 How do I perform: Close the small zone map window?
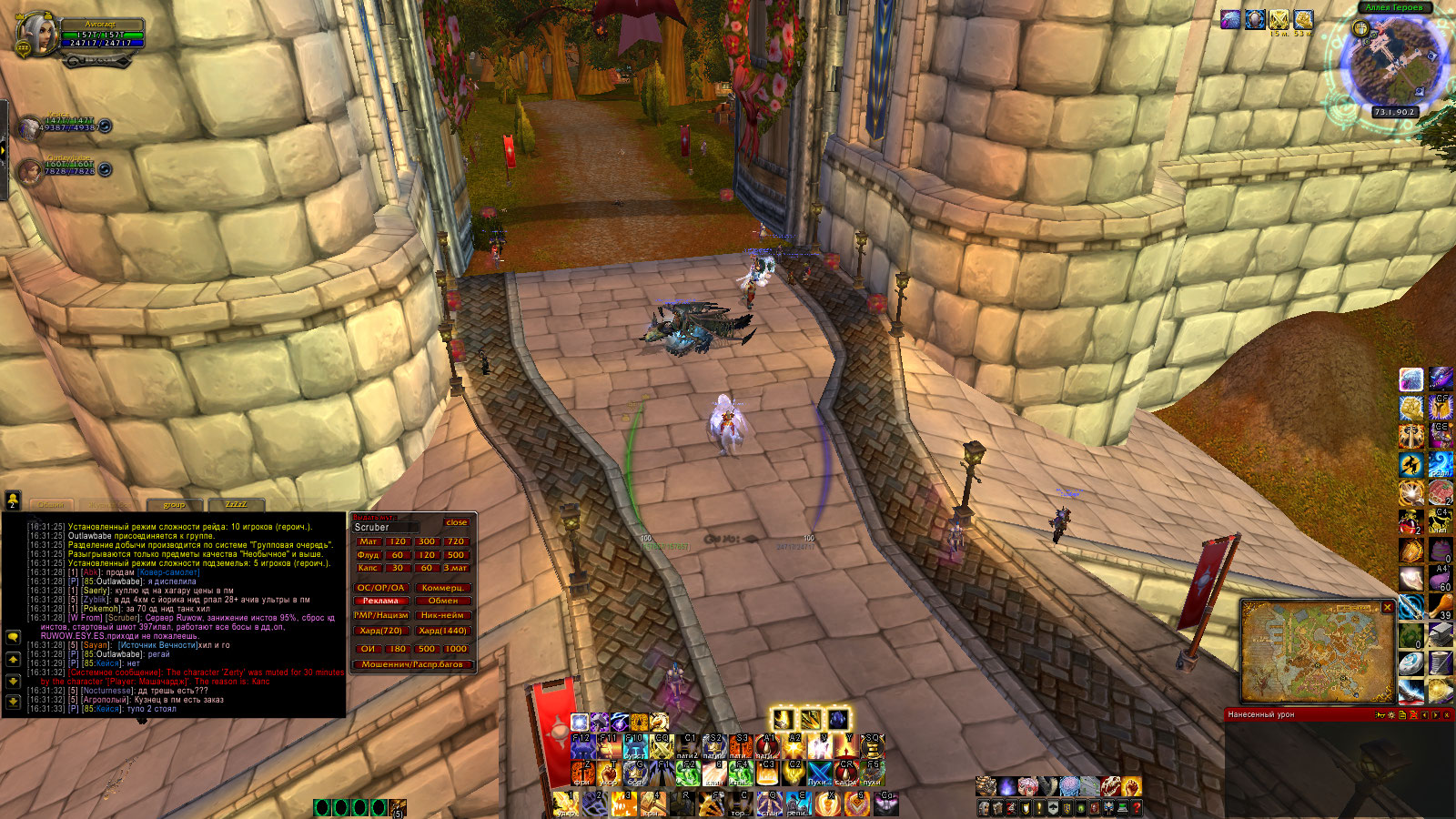pyautogui.click(x=1388, y=607)
